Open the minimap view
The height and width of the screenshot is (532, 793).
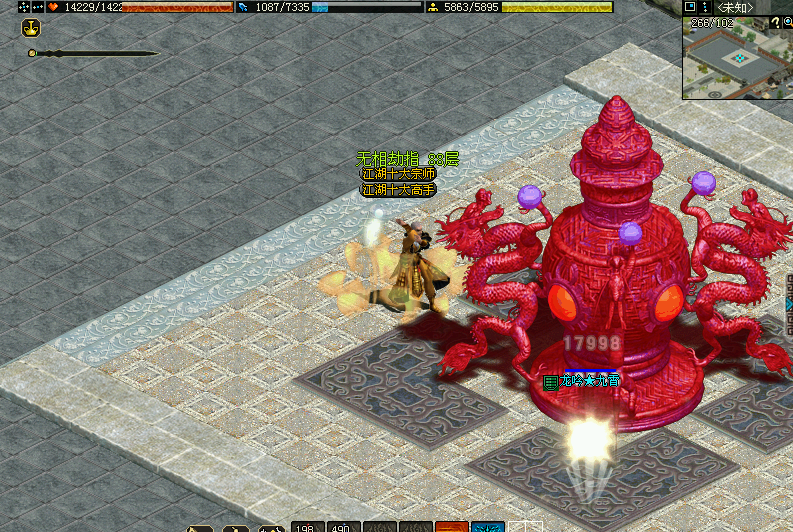point(737,60)
